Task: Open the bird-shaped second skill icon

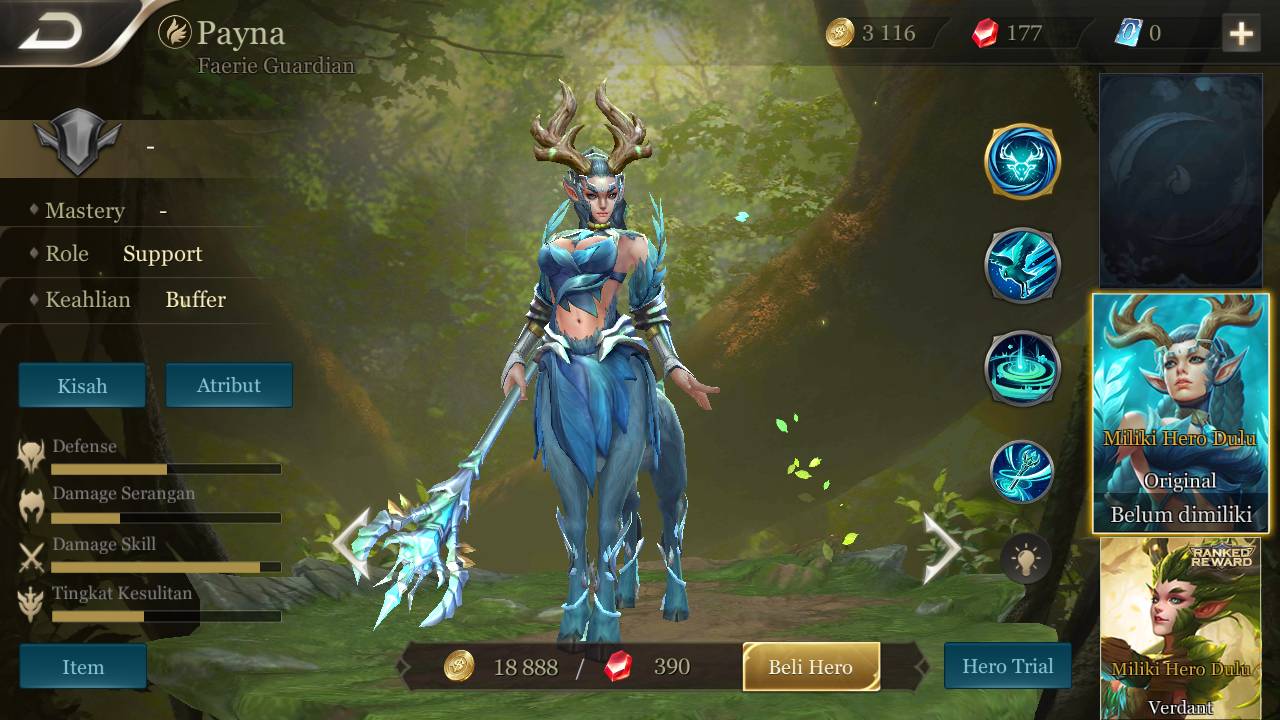Action: [x=1022, y=267]
